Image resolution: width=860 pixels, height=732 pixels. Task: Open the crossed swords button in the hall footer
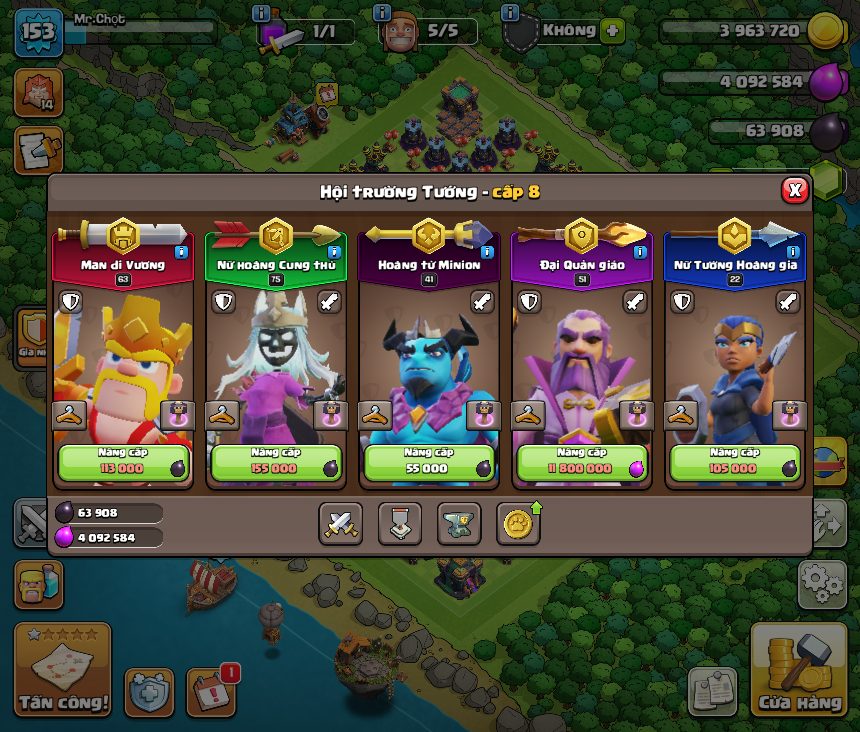tap(340, 523)
